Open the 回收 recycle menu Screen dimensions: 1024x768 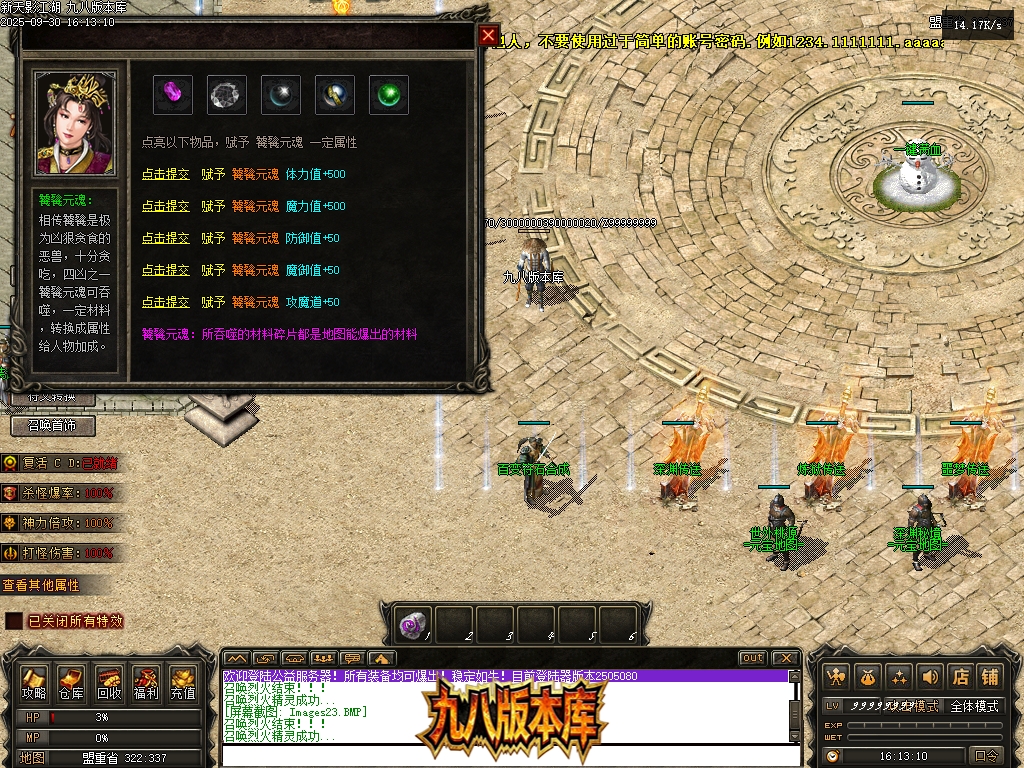pyautogui.click(x=109, y=683)
